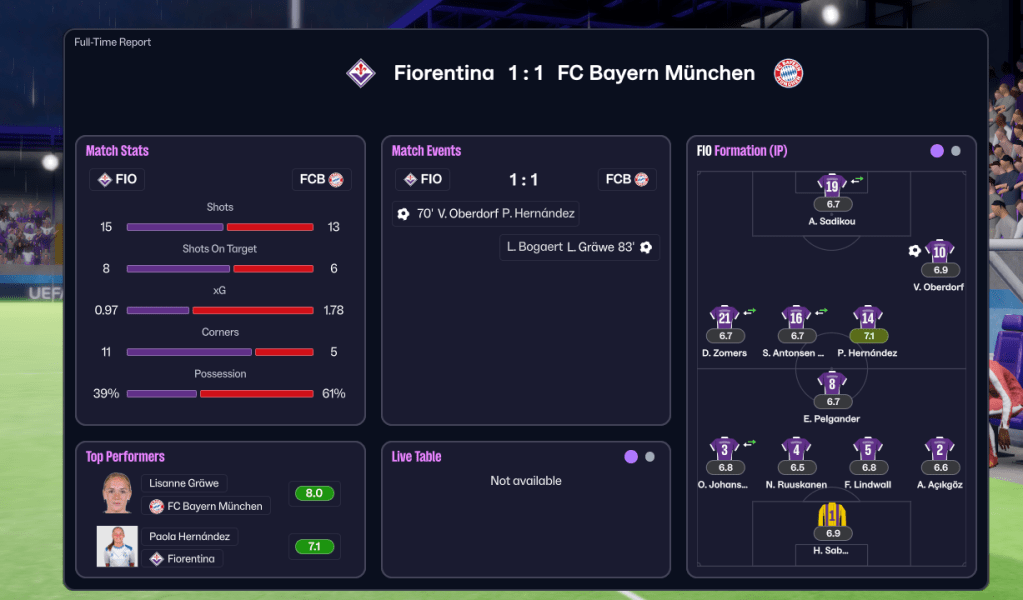Open the Live Table panel header
This screenshot has height=600, width=1023.
[416, 457]
